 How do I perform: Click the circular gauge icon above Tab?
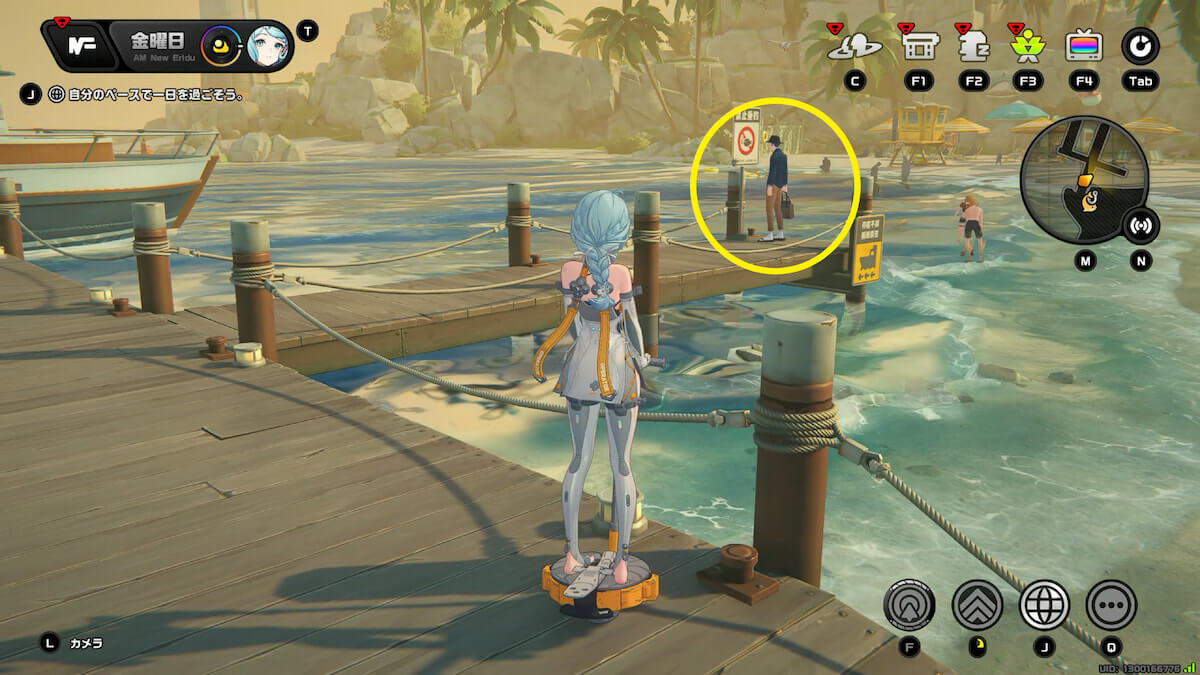(x=1140, y=46)
